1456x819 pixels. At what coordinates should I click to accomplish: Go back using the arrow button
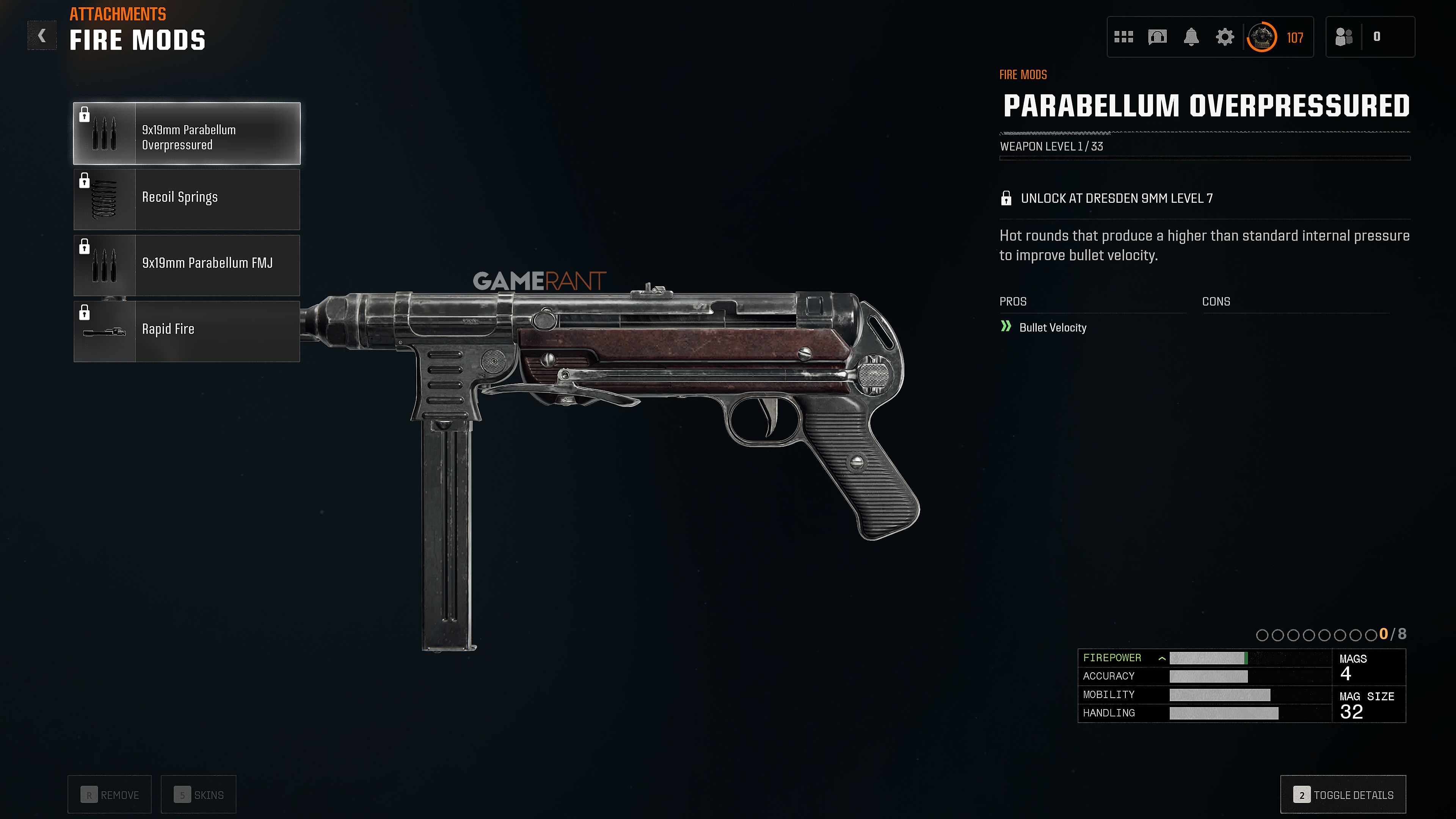pos(42,36)
